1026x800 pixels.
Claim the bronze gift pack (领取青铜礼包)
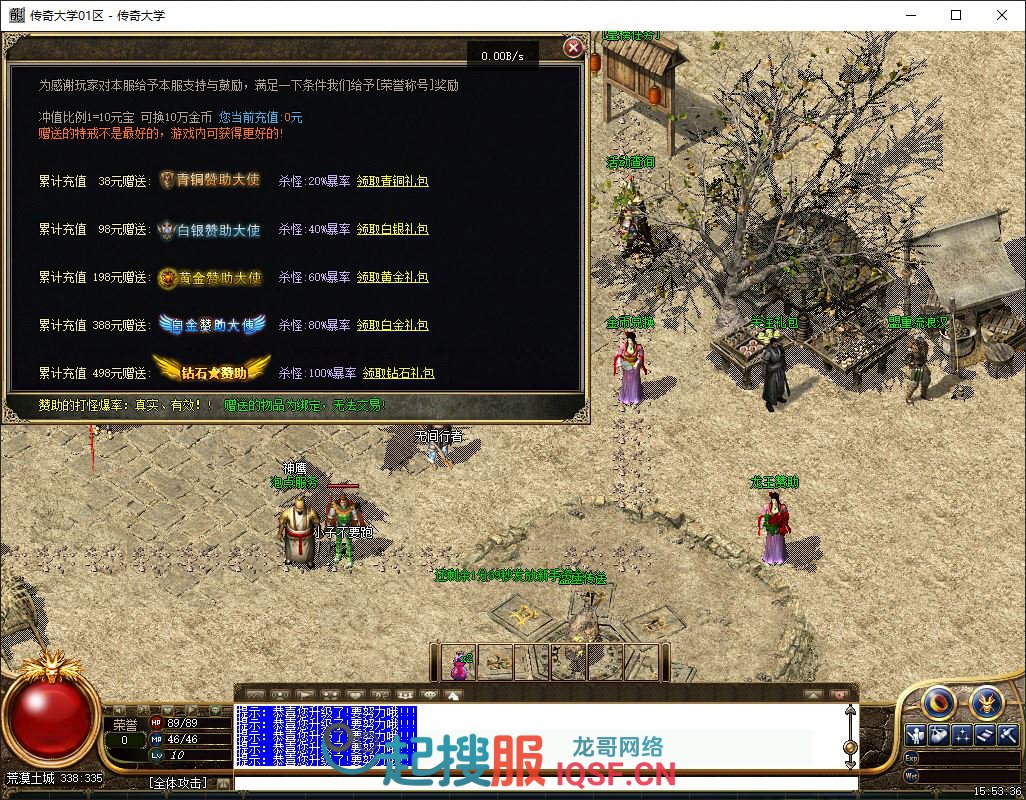tap(393, 181)
